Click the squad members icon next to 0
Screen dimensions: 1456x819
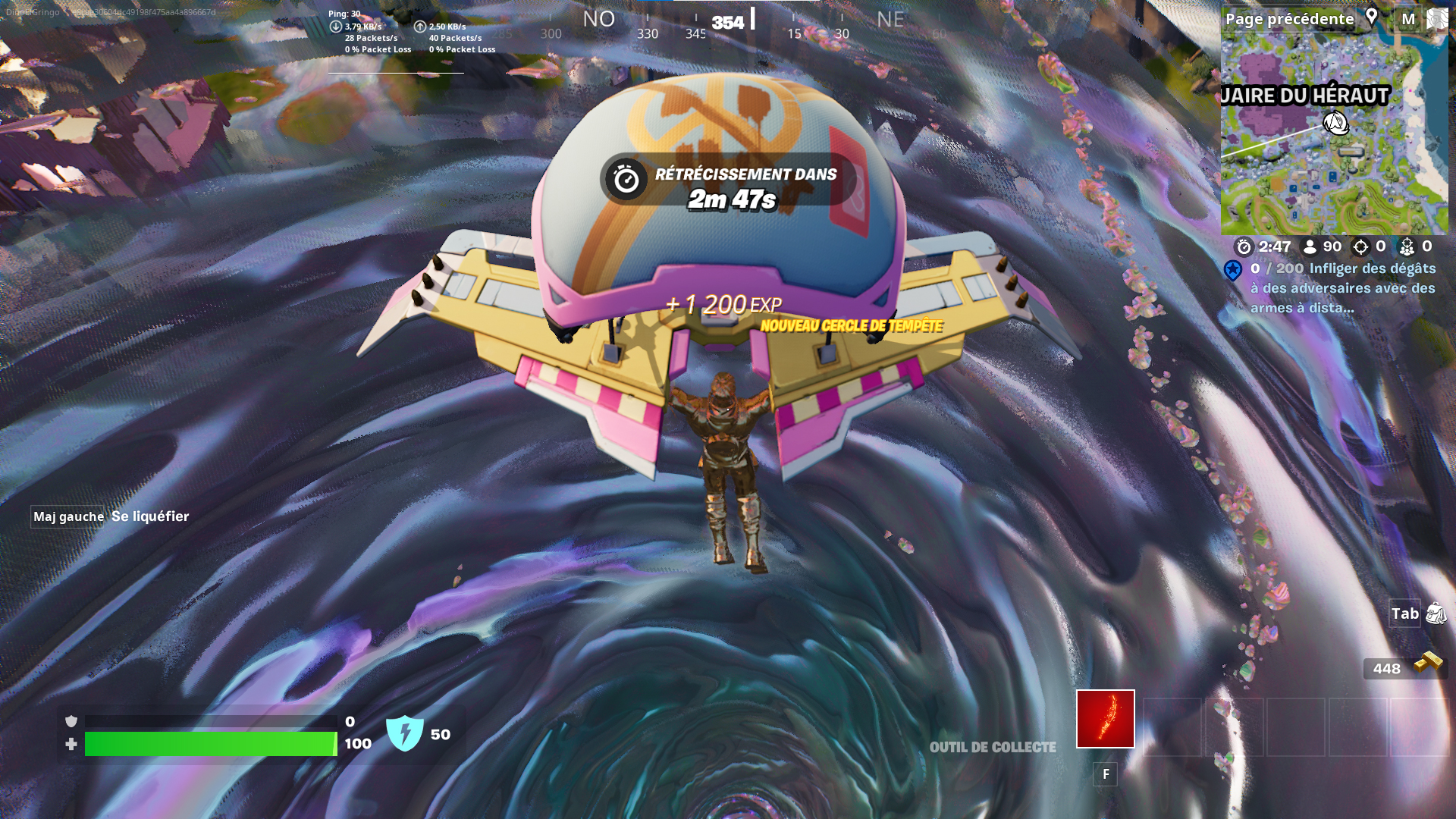tap(1407, 246)
